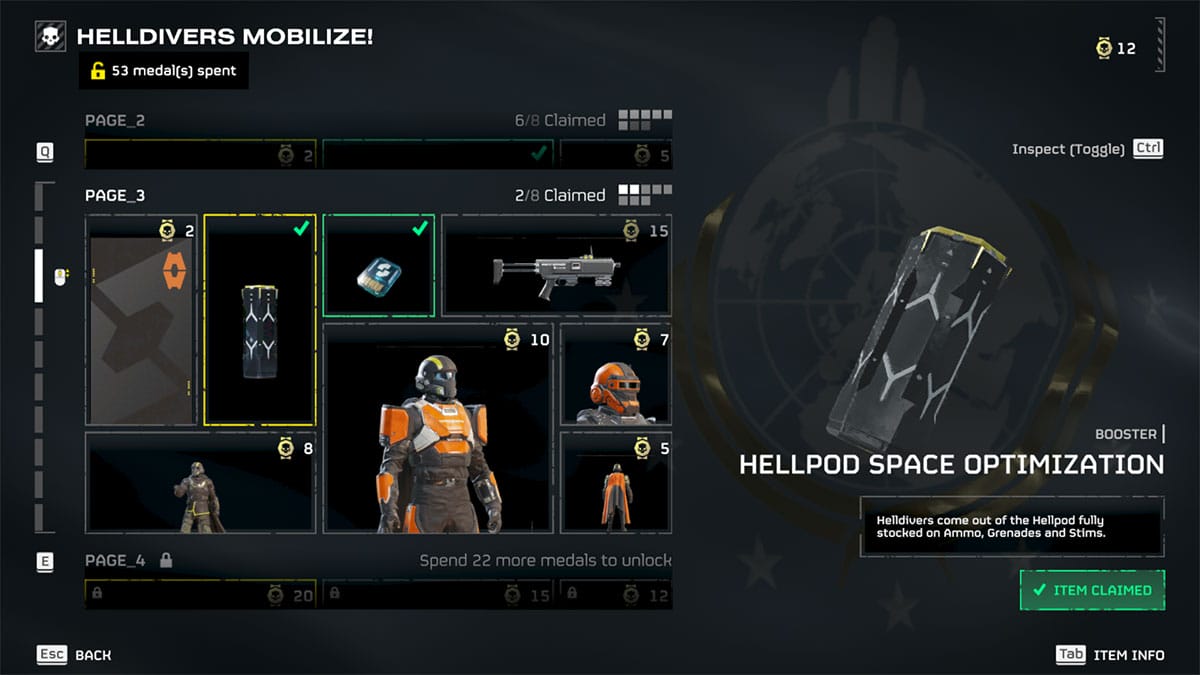Image resolution: width=1200 pixels, height=675 pixels.
Task: Open the PAGE_2 rewards section
Action: point(115,121)
